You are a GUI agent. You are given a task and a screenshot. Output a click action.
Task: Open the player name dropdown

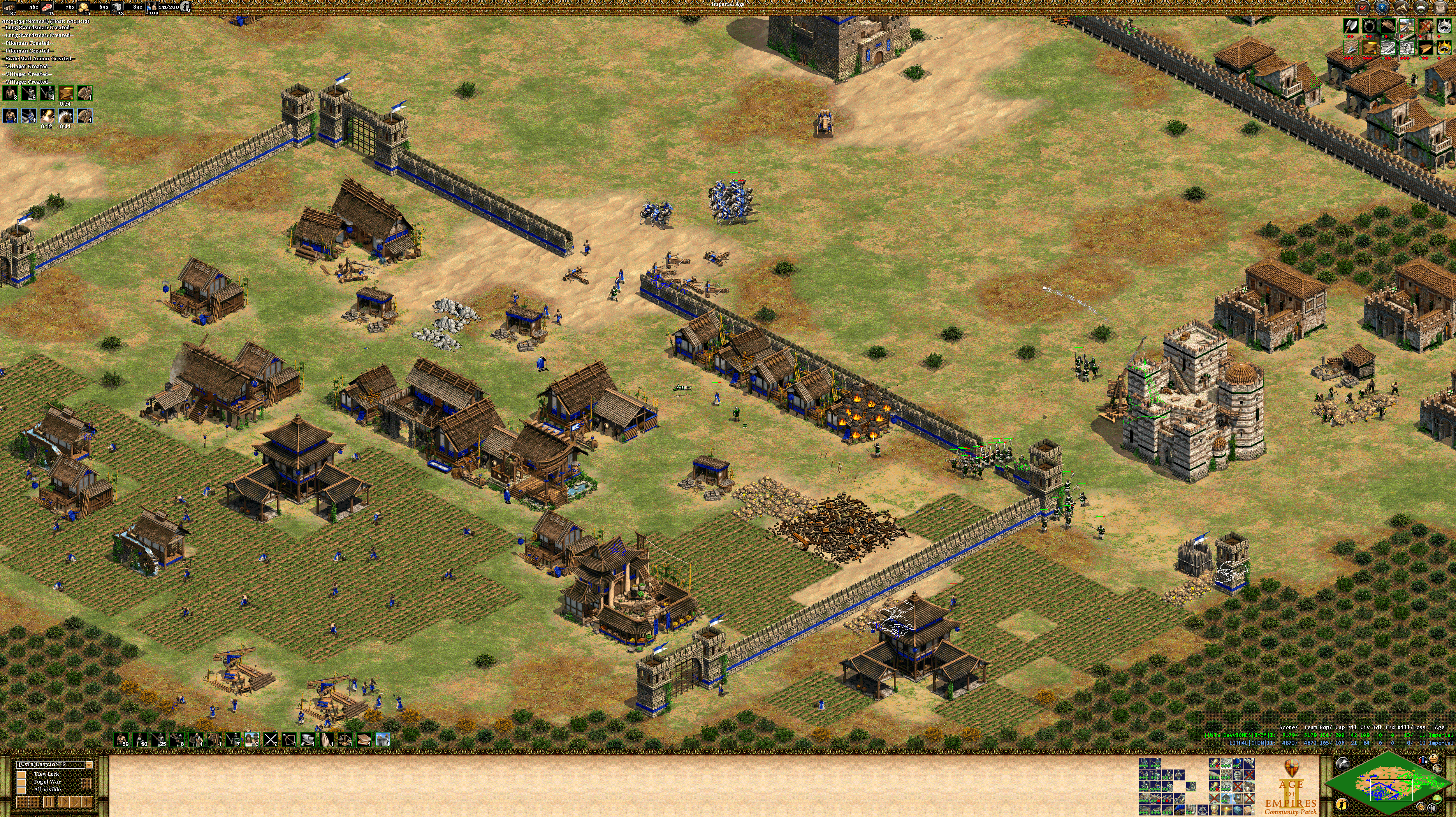89,764
